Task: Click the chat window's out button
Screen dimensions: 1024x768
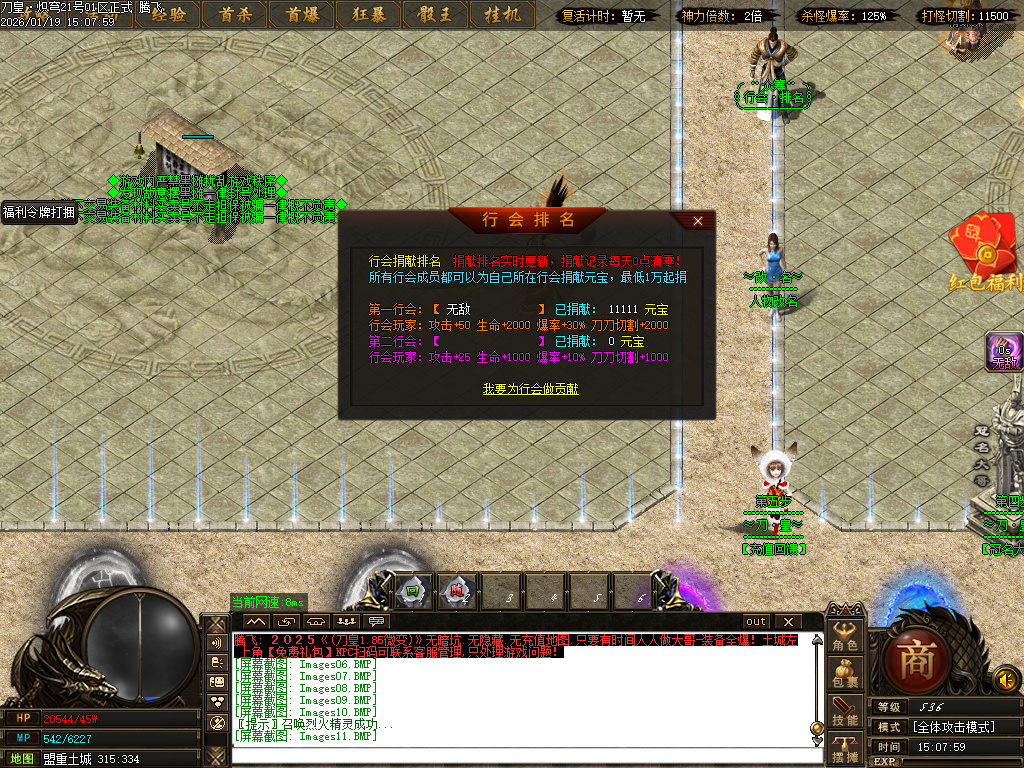Action: click(x=757, y=621)
